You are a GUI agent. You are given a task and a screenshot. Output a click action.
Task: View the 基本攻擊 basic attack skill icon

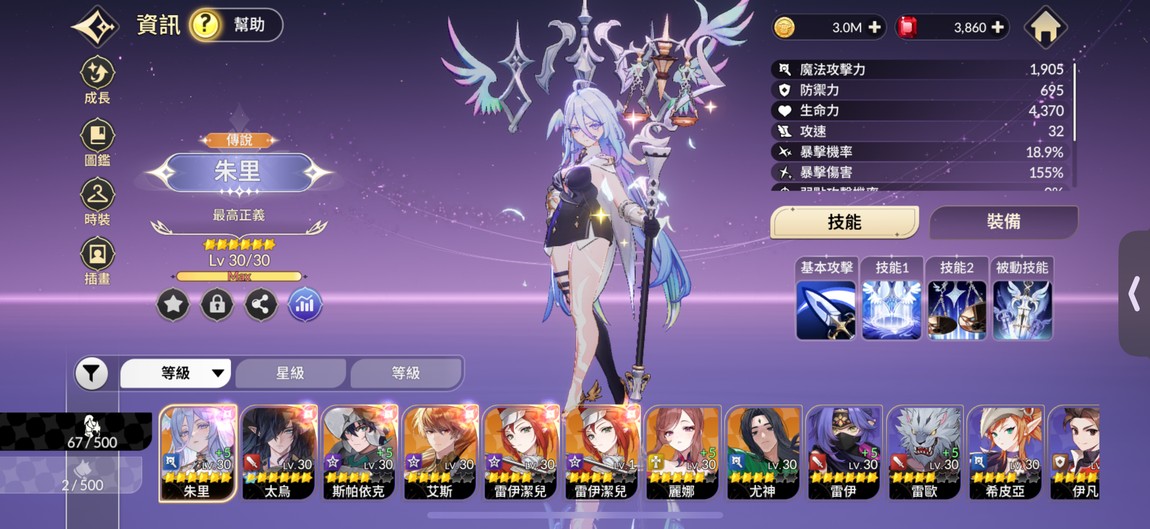click(826, 309)
